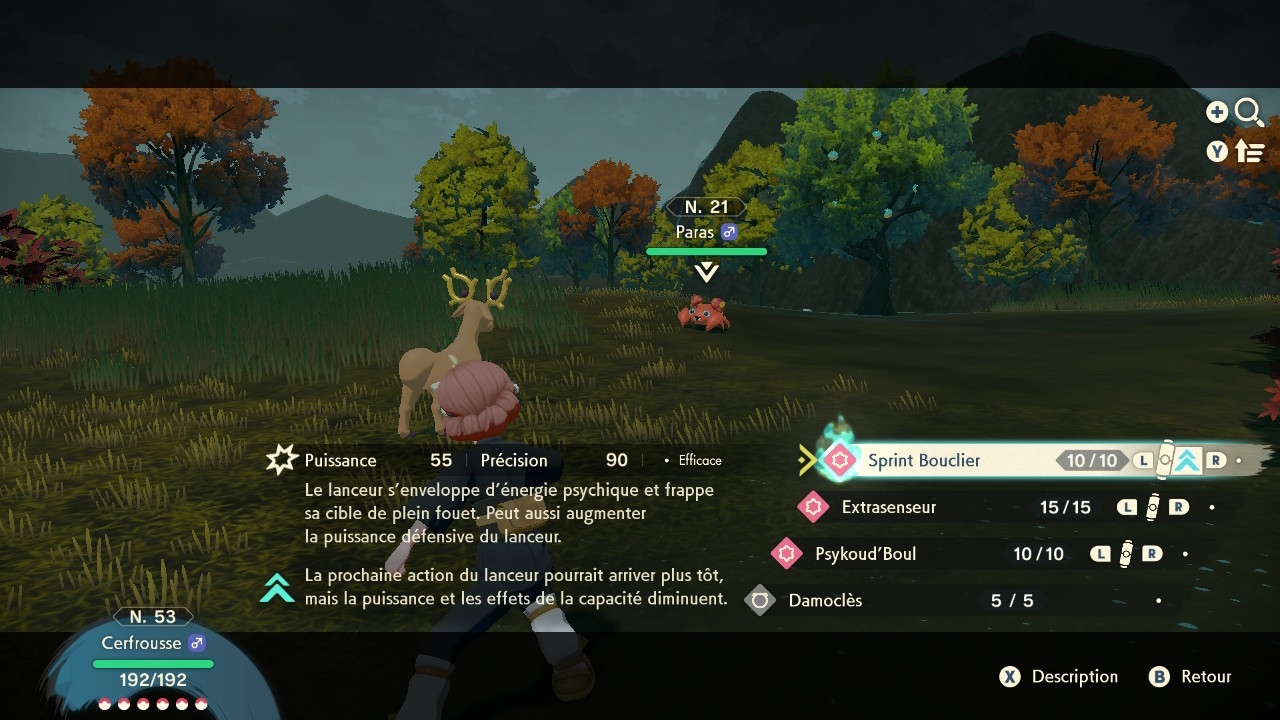Click Paras's green health bar

point(706,251)
